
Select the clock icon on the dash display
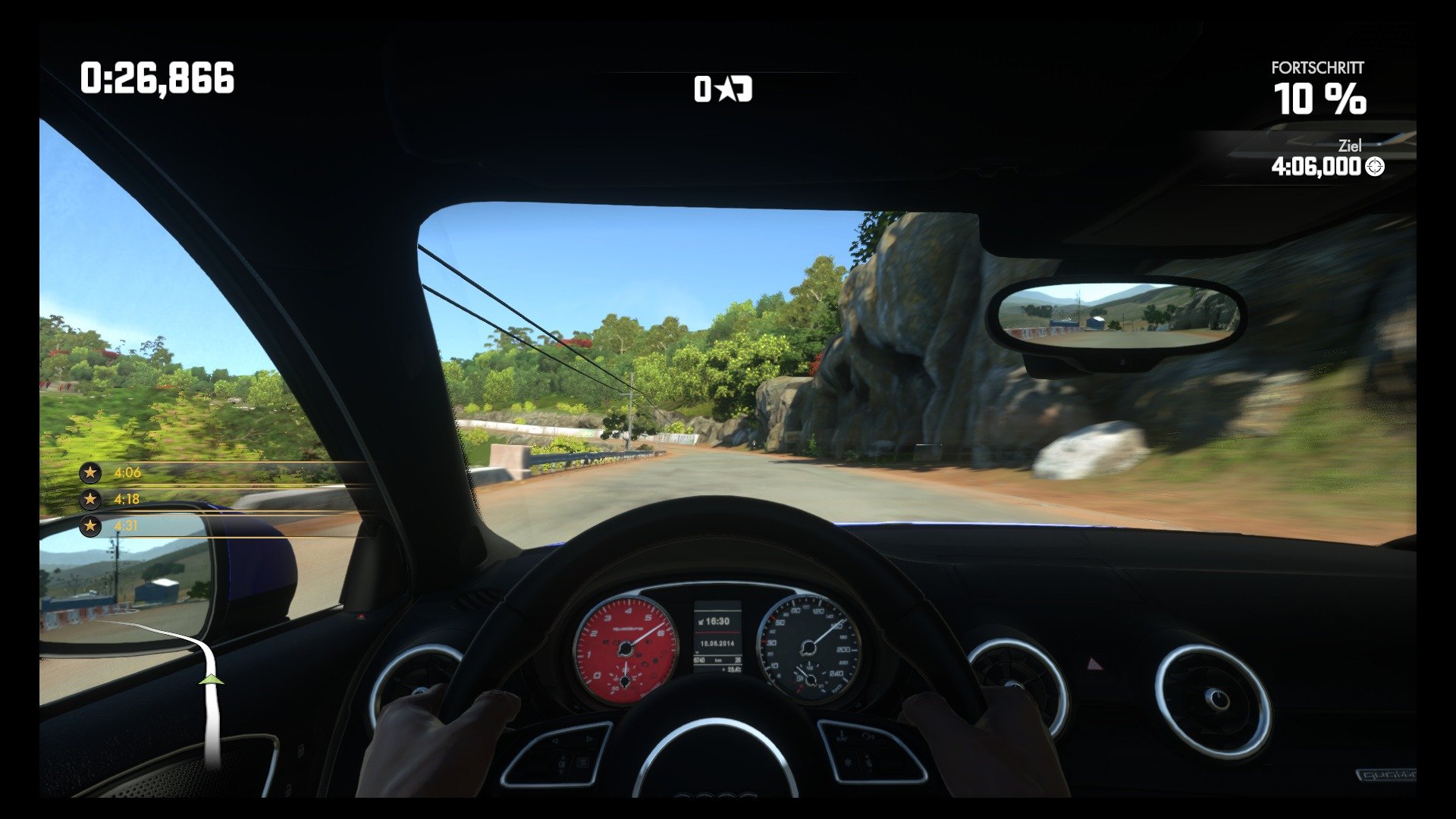pos(701,622)
